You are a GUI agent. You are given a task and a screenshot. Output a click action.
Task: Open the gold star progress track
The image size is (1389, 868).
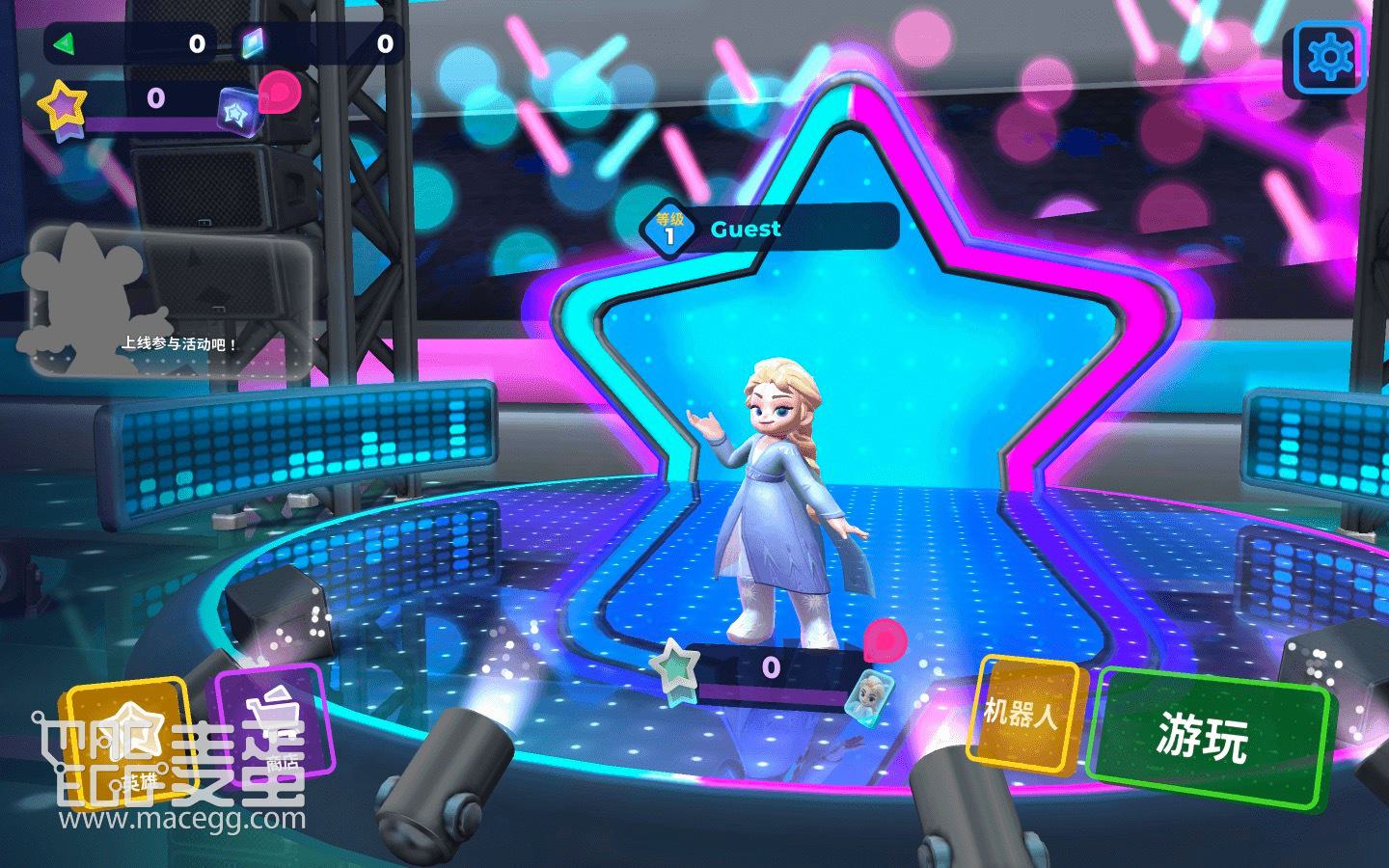tap(145, 104)
